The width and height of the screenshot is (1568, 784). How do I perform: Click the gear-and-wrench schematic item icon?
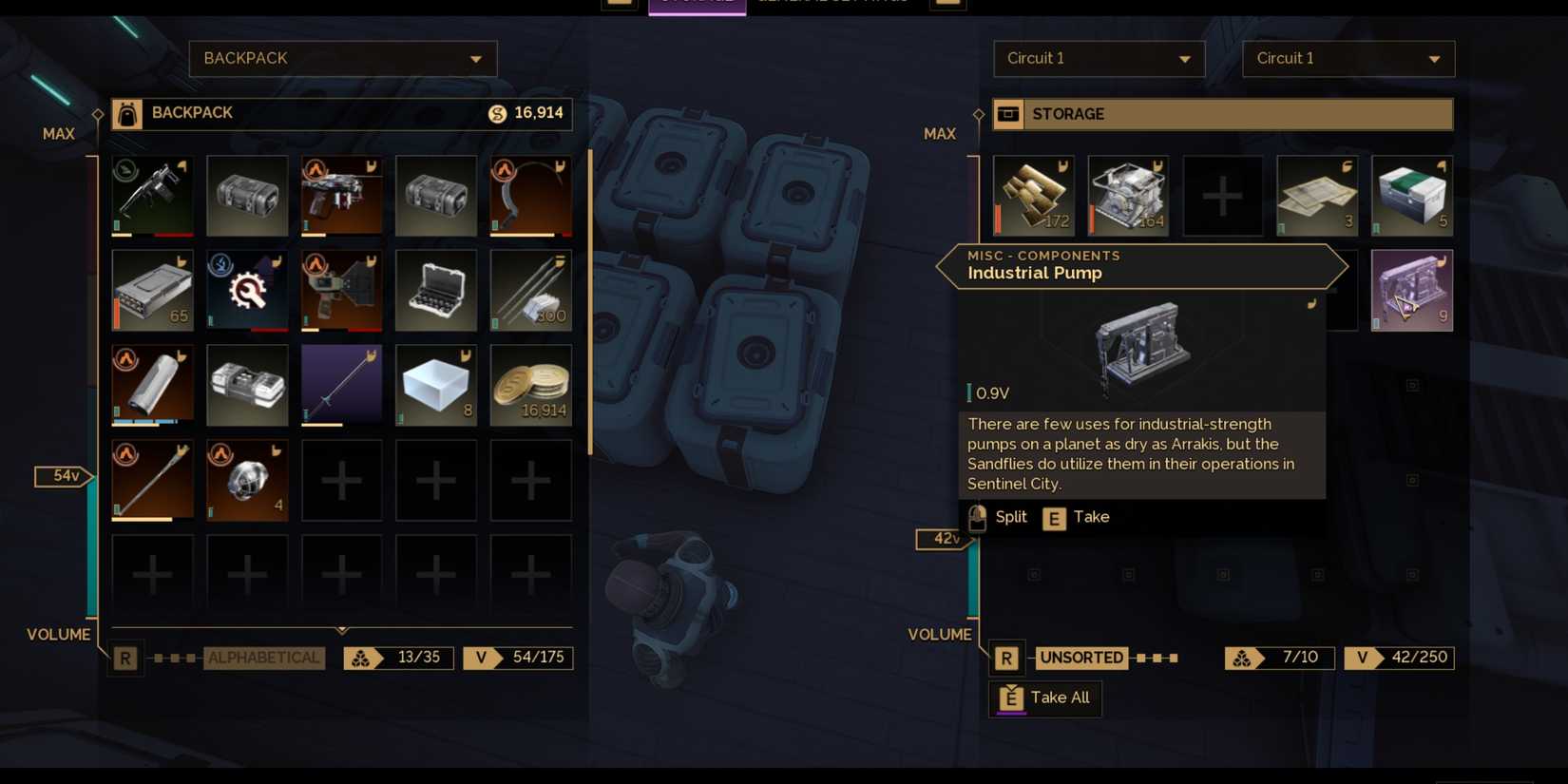pyautogui.click(x=246, y=290)
